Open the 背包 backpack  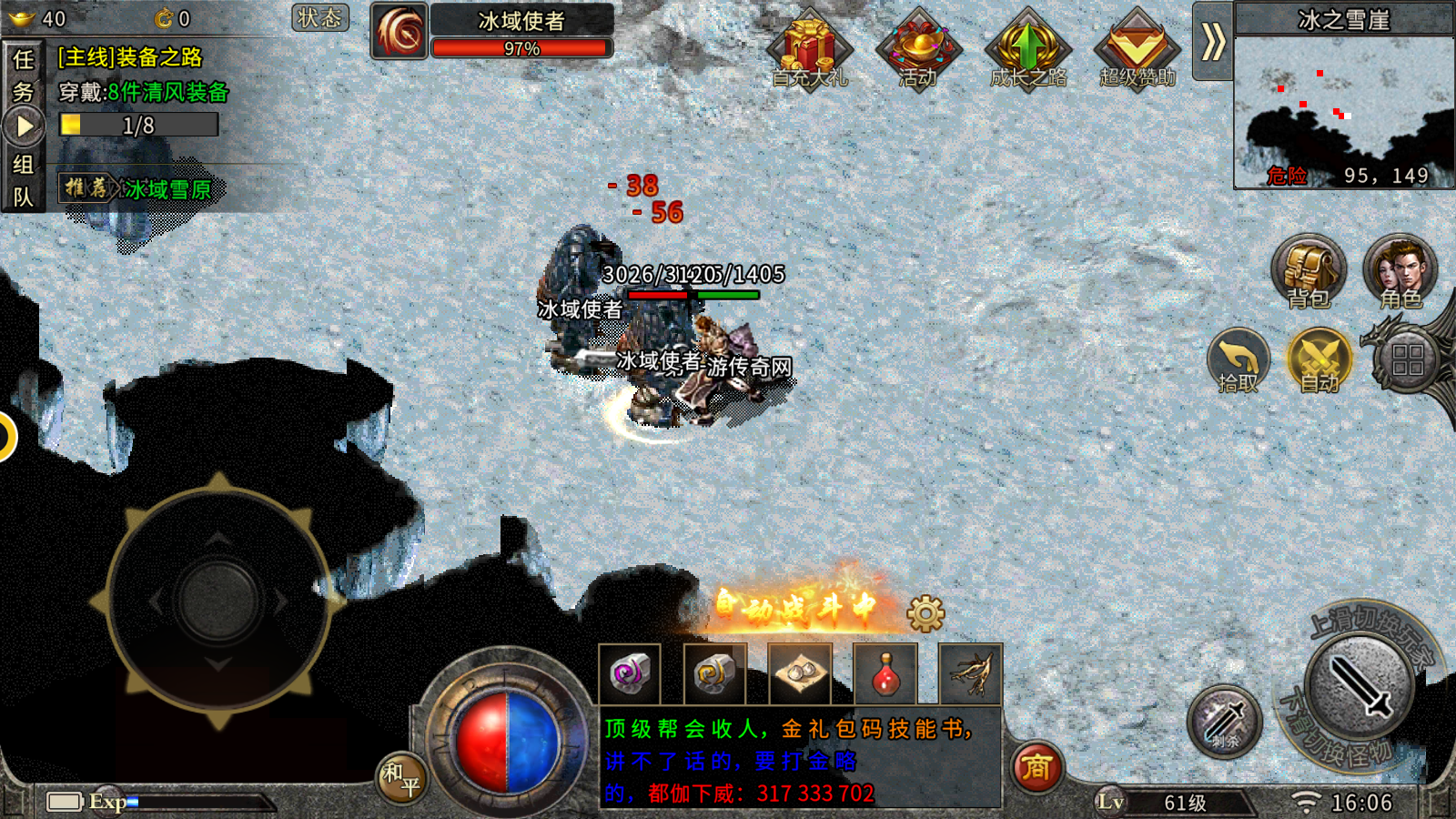[1308, 271]
